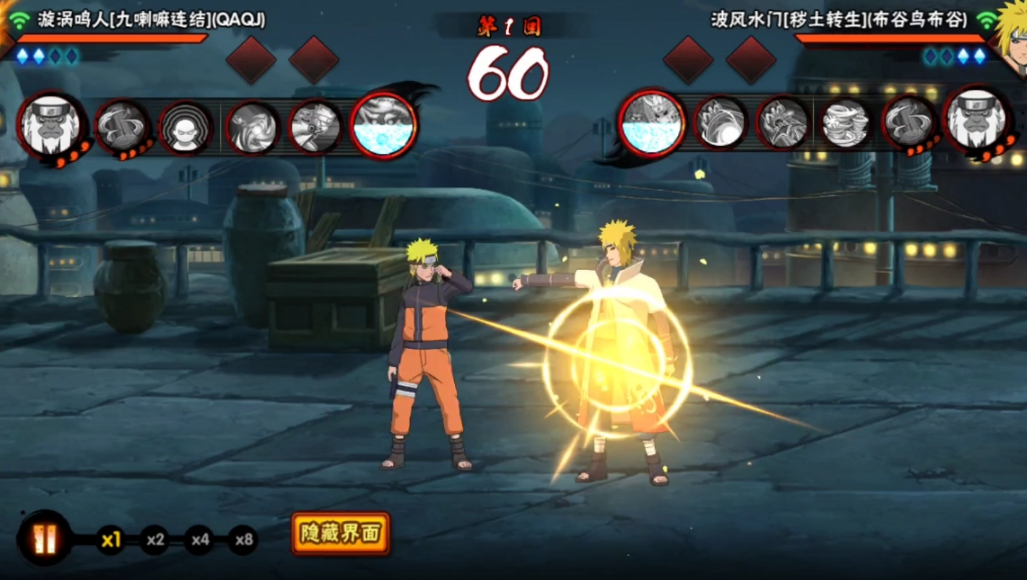Image resolution: width=1027 pixels, height=580 pixels.
Task: Select the right player's half-filled blue skill icon
Action: click(652, 123)
